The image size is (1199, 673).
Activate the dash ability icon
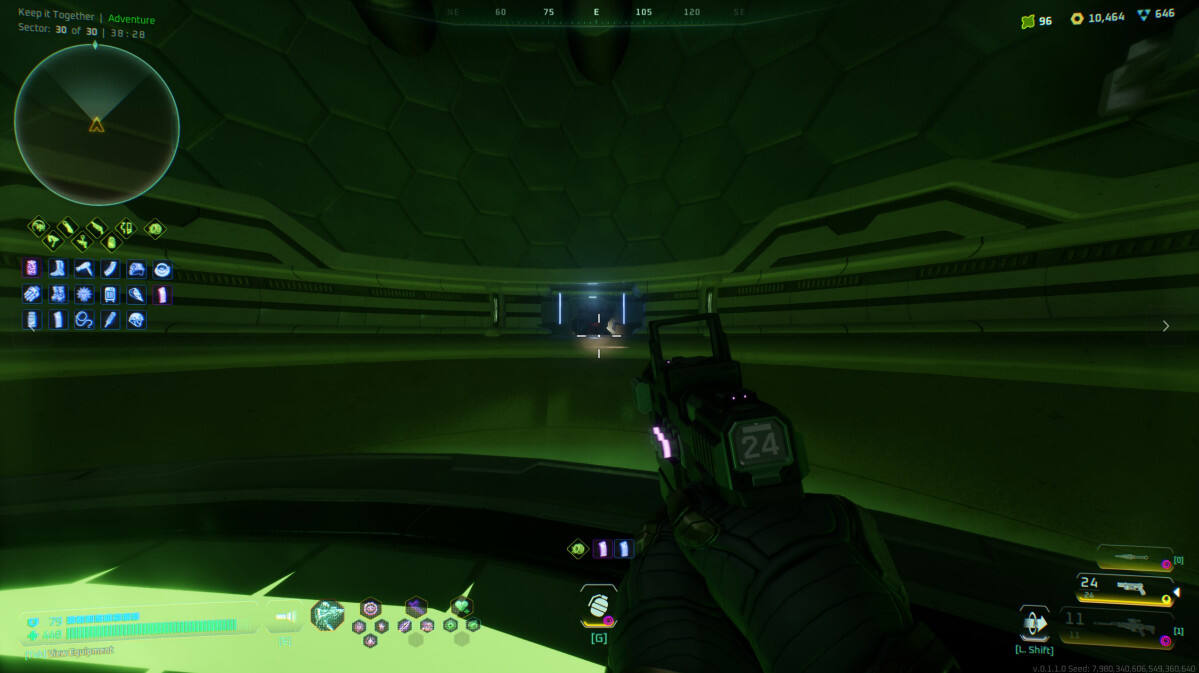pos(1034,624)
